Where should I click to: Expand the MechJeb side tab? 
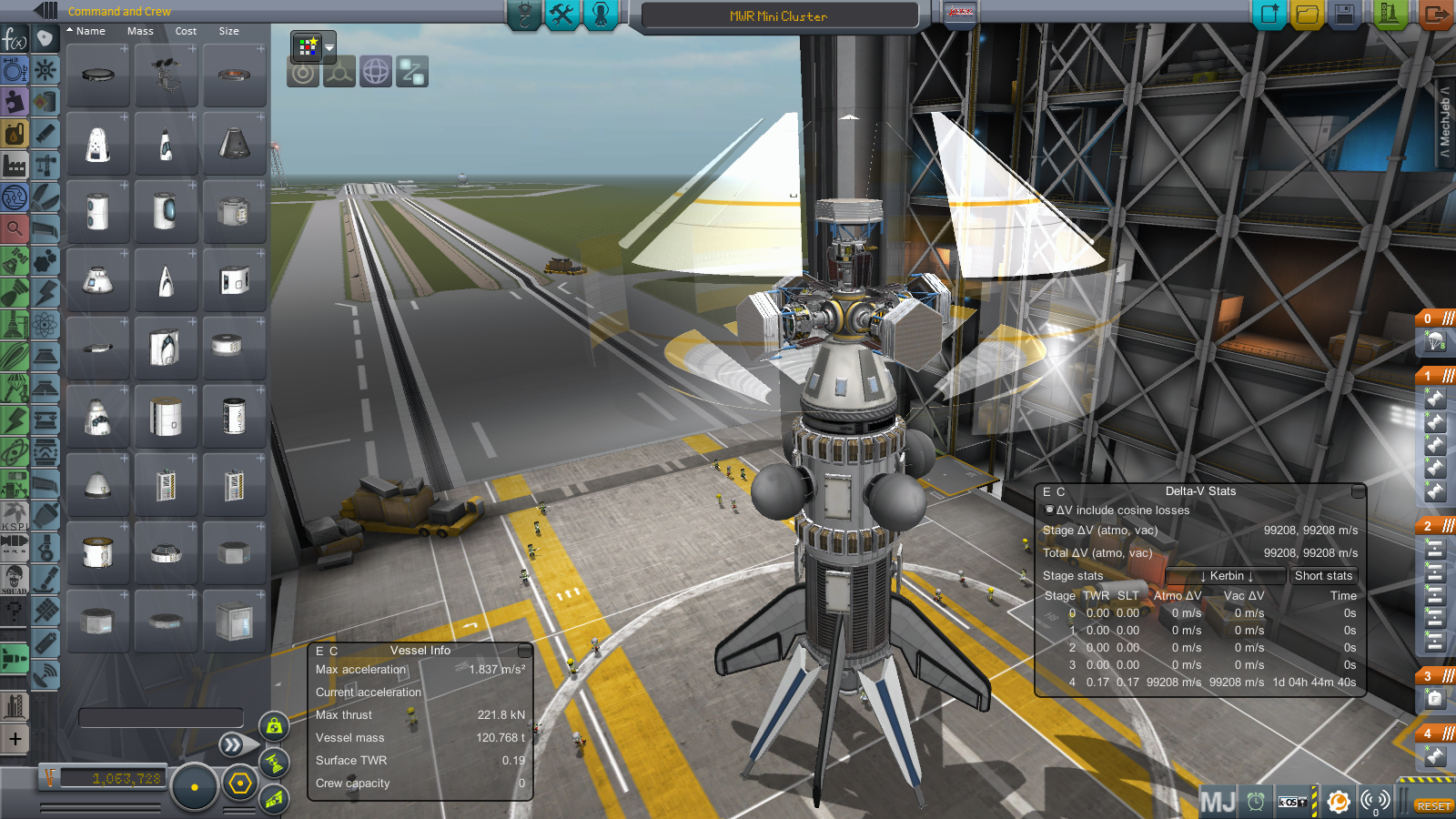1445,123
